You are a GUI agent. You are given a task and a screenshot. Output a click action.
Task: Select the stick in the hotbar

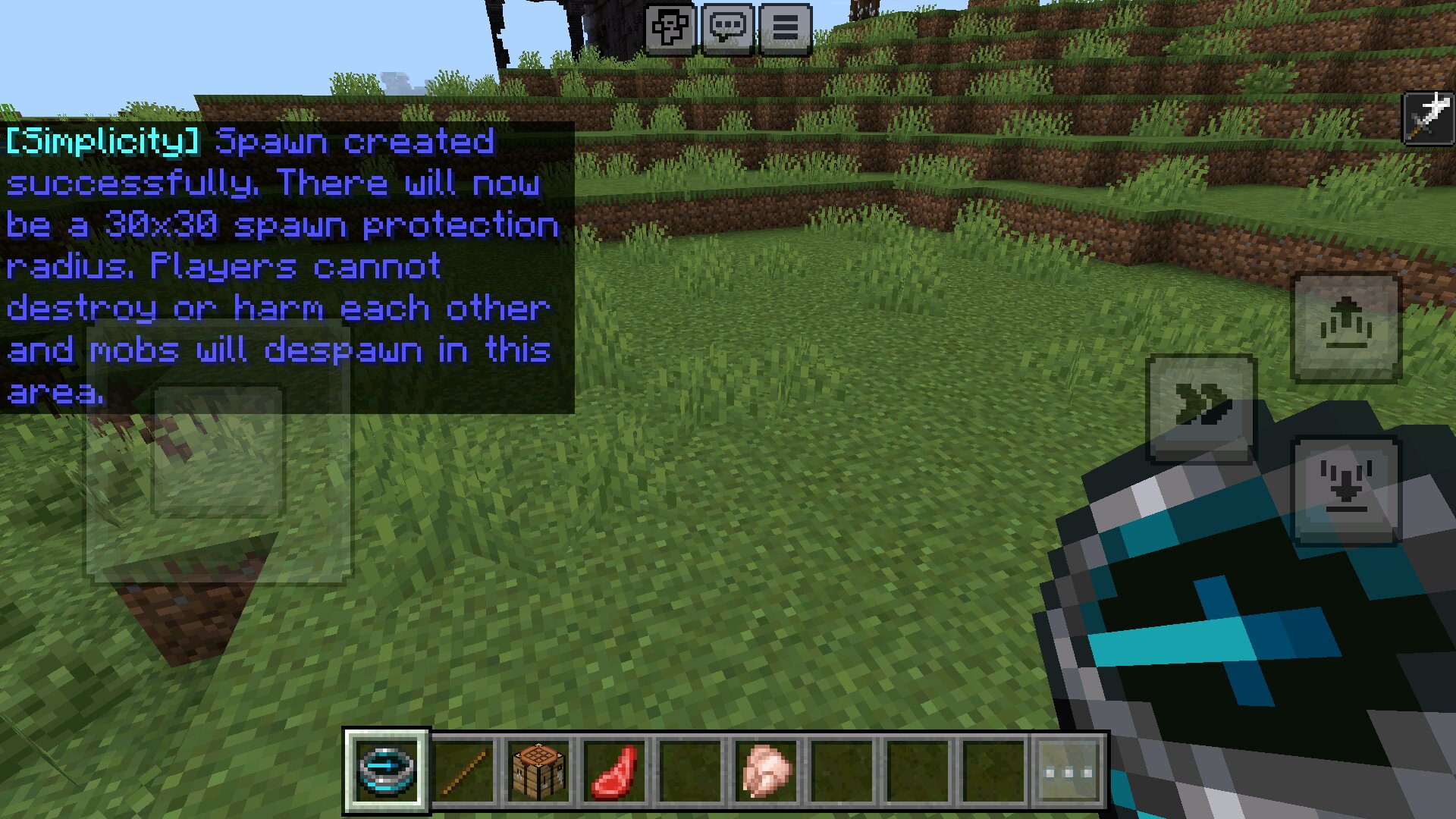click(x=463, y=771)
